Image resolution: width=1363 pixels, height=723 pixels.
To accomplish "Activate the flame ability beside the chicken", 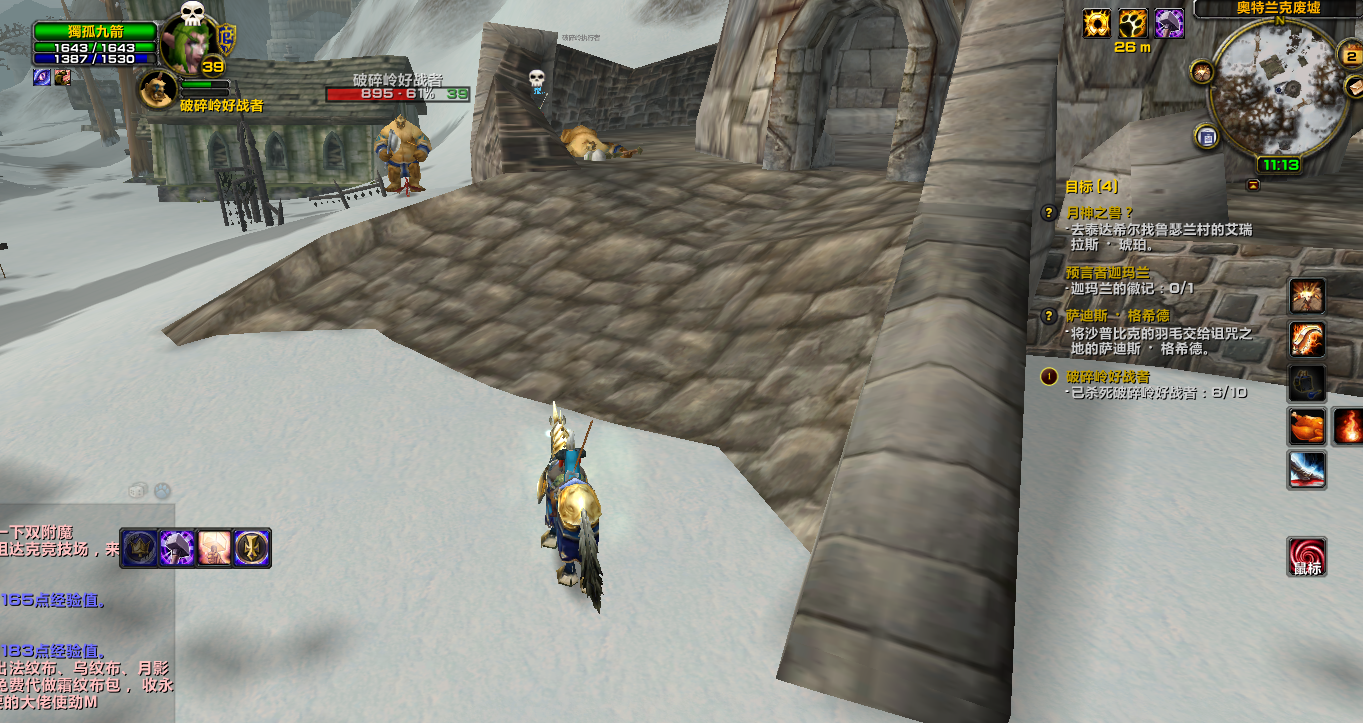I will [x=1349, y=426].
